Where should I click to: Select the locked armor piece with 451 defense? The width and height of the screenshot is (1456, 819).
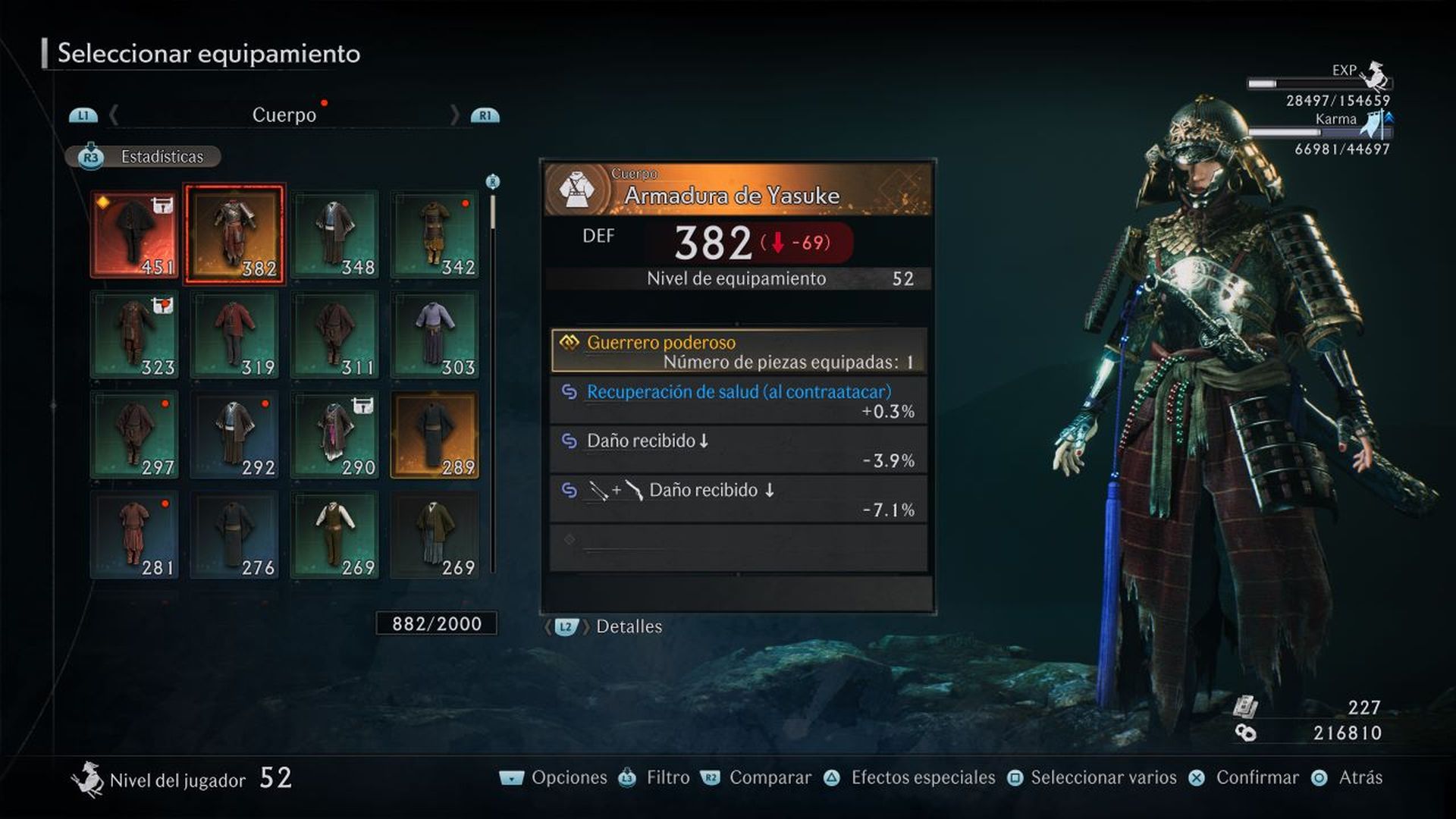click(134, 233)
